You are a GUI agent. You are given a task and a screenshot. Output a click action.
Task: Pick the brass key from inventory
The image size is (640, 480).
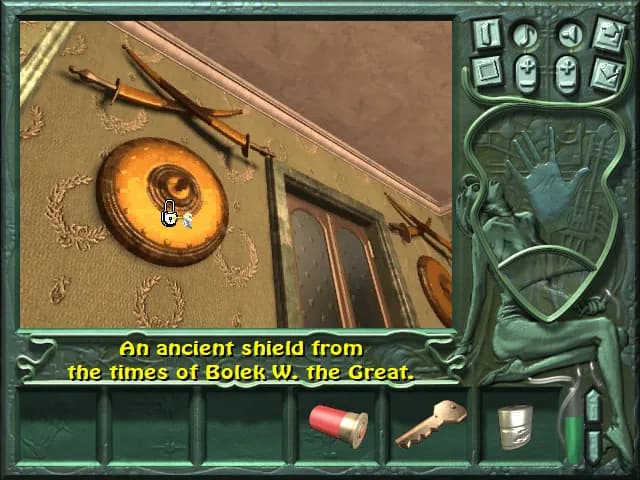pos(430,422)
